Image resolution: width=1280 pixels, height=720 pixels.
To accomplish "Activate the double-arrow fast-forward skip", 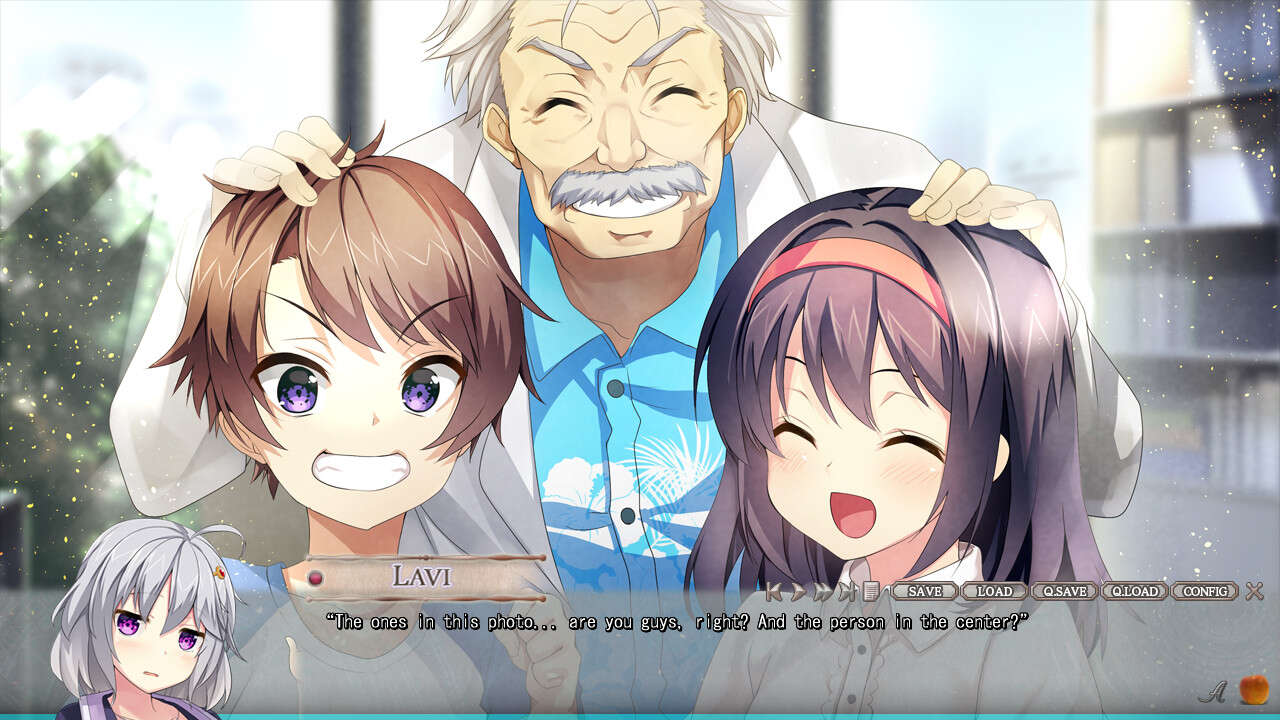I will point(822,591).
